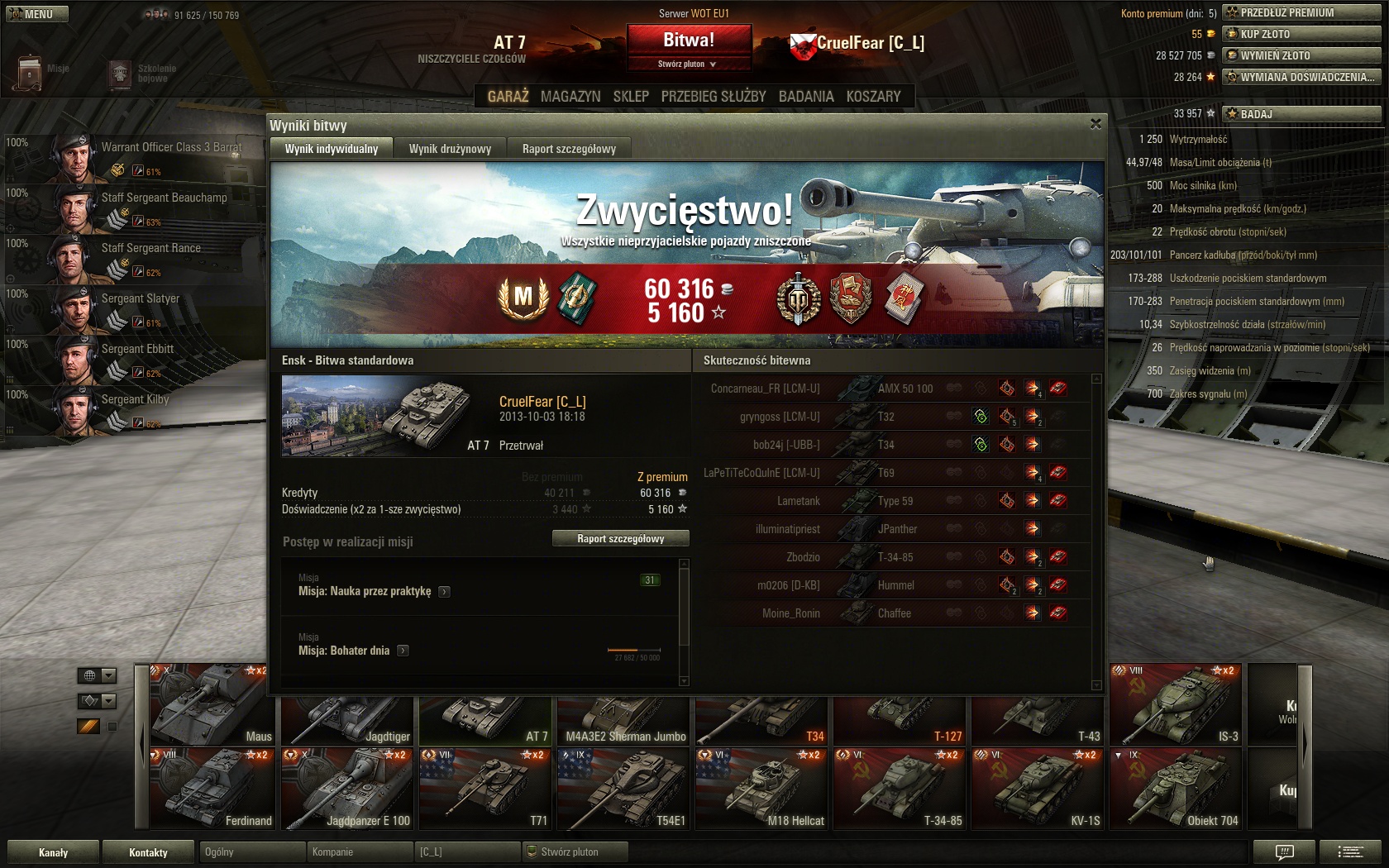The image size is (1389, 868).
Task: Open the MENU button
Action: [x=37, y=14]
